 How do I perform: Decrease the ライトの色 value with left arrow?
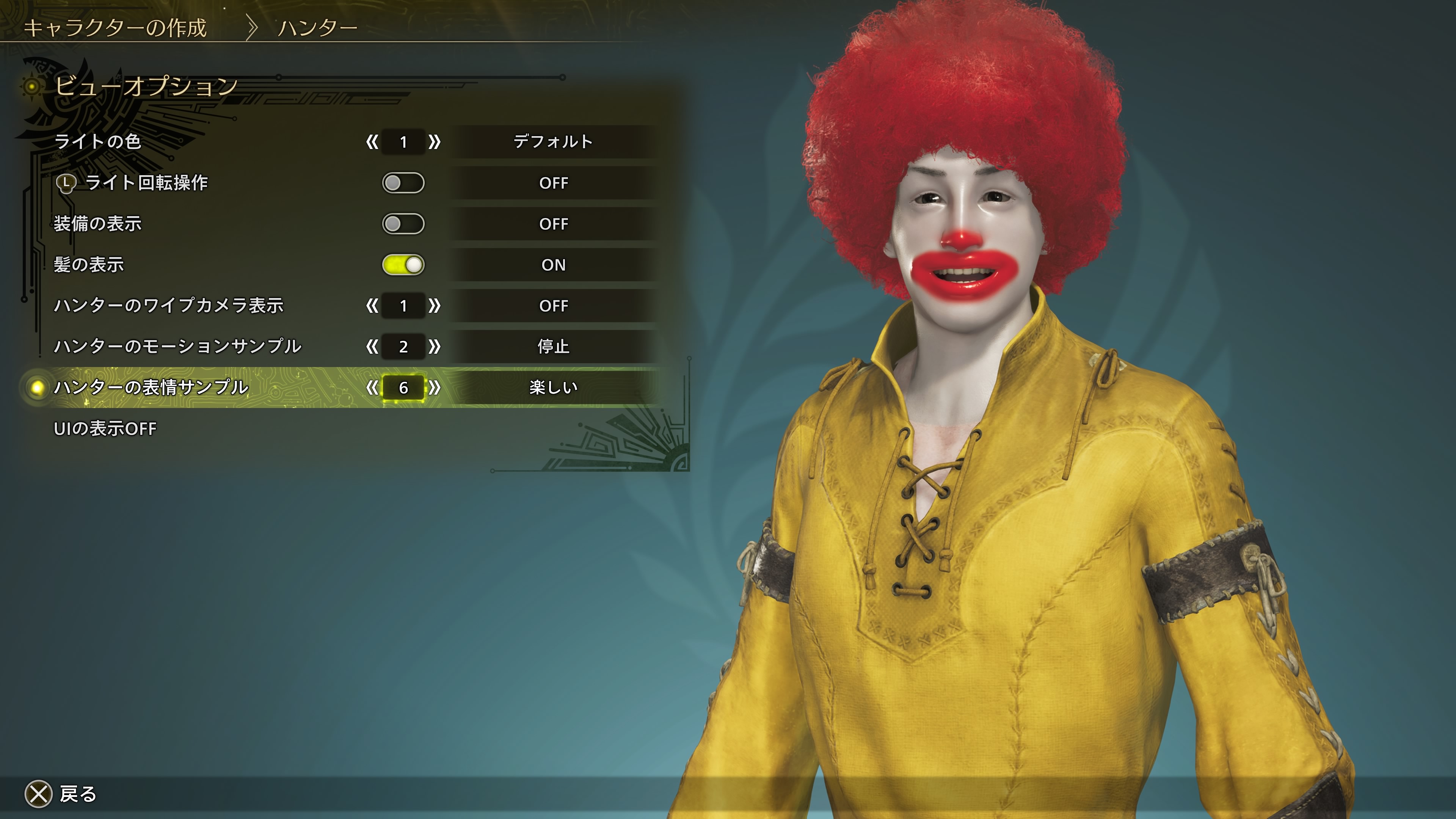coord(372,142)
